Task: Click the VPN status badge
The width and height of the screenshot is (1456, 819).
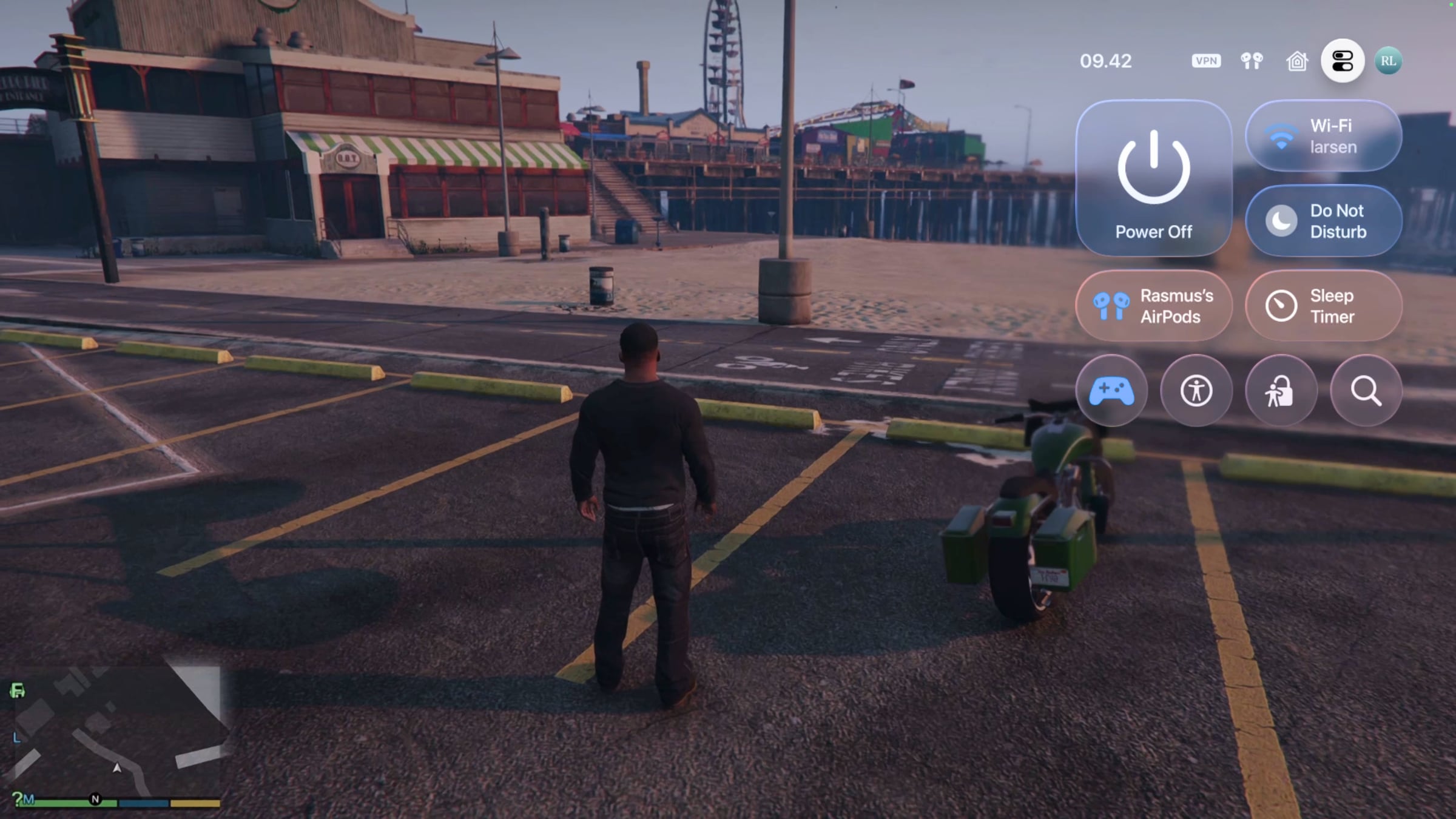Action: click(x=1205, y=61)
